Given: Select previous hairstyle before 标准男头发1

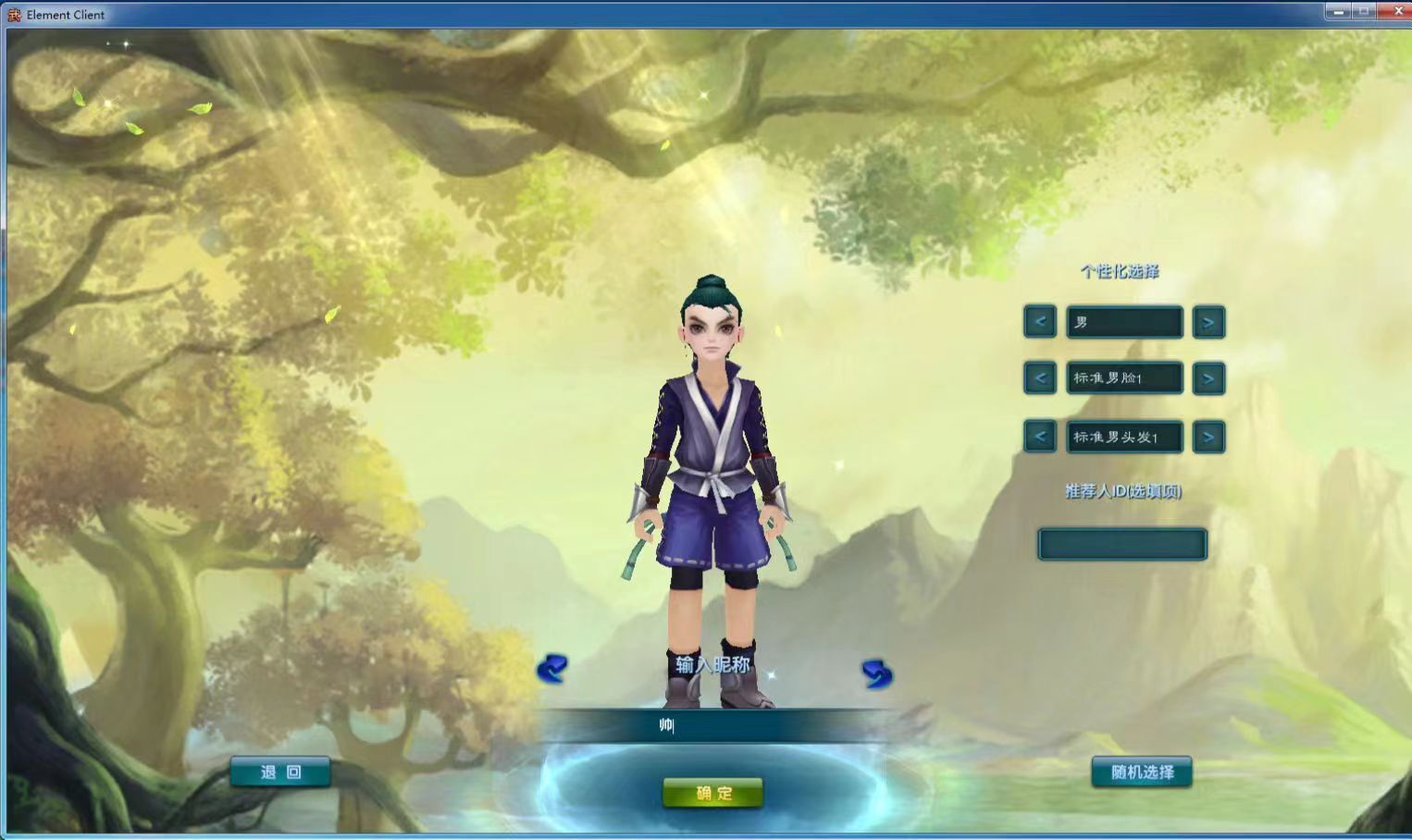Looking at the screenshot, I should (1040, 437).
